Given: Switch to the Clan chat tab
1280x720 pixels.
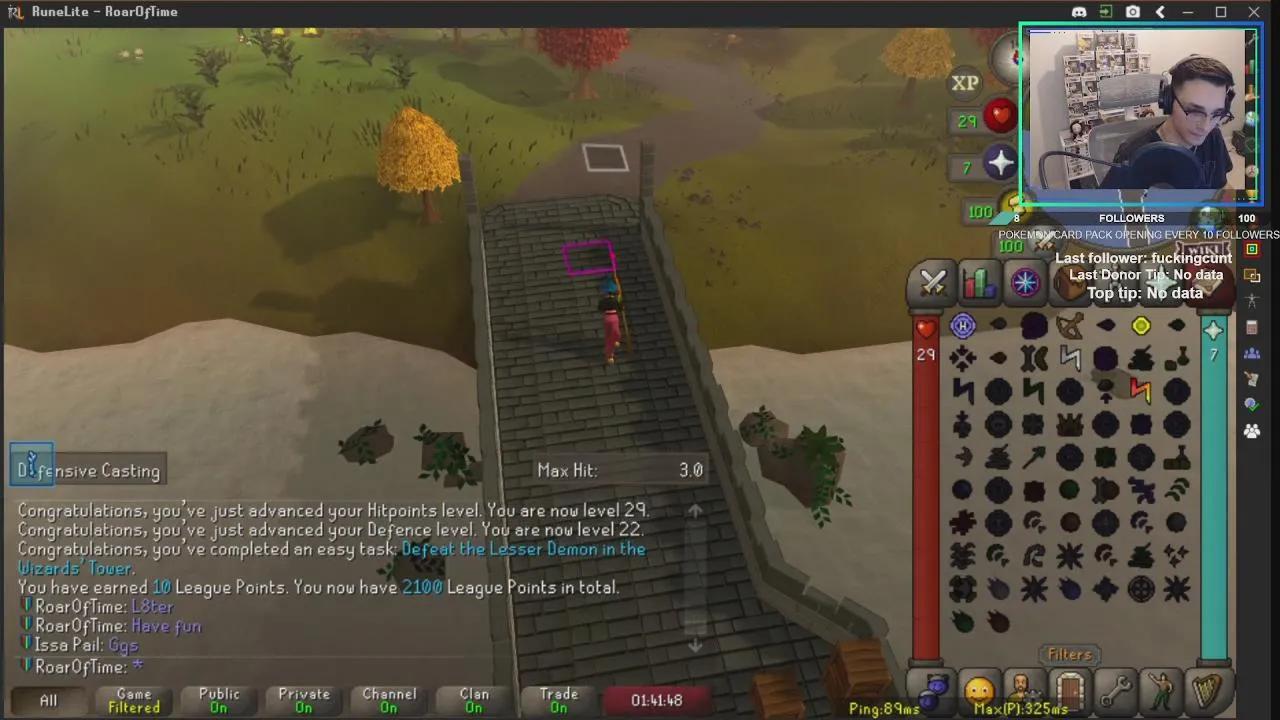Looking at the screenshot, I should tap(473, 700).
